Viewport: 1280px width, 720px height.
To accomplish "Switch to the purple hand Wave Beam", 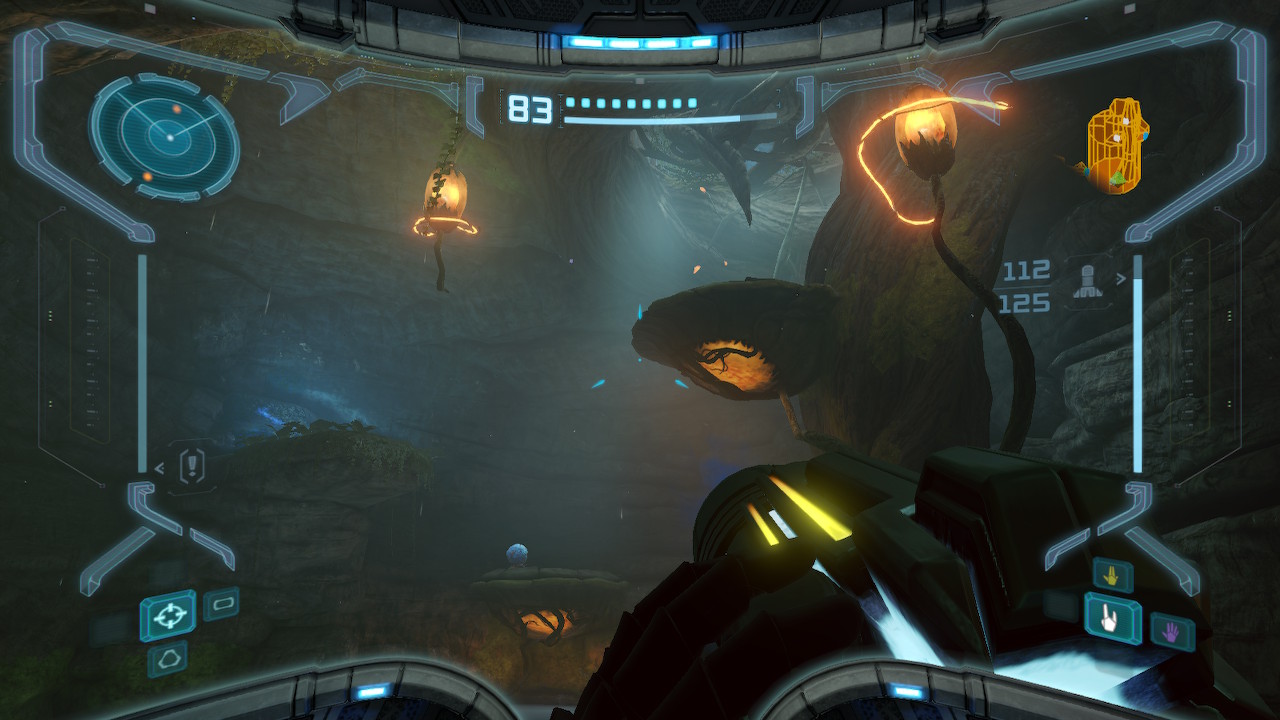I will tap(1172, 631).
